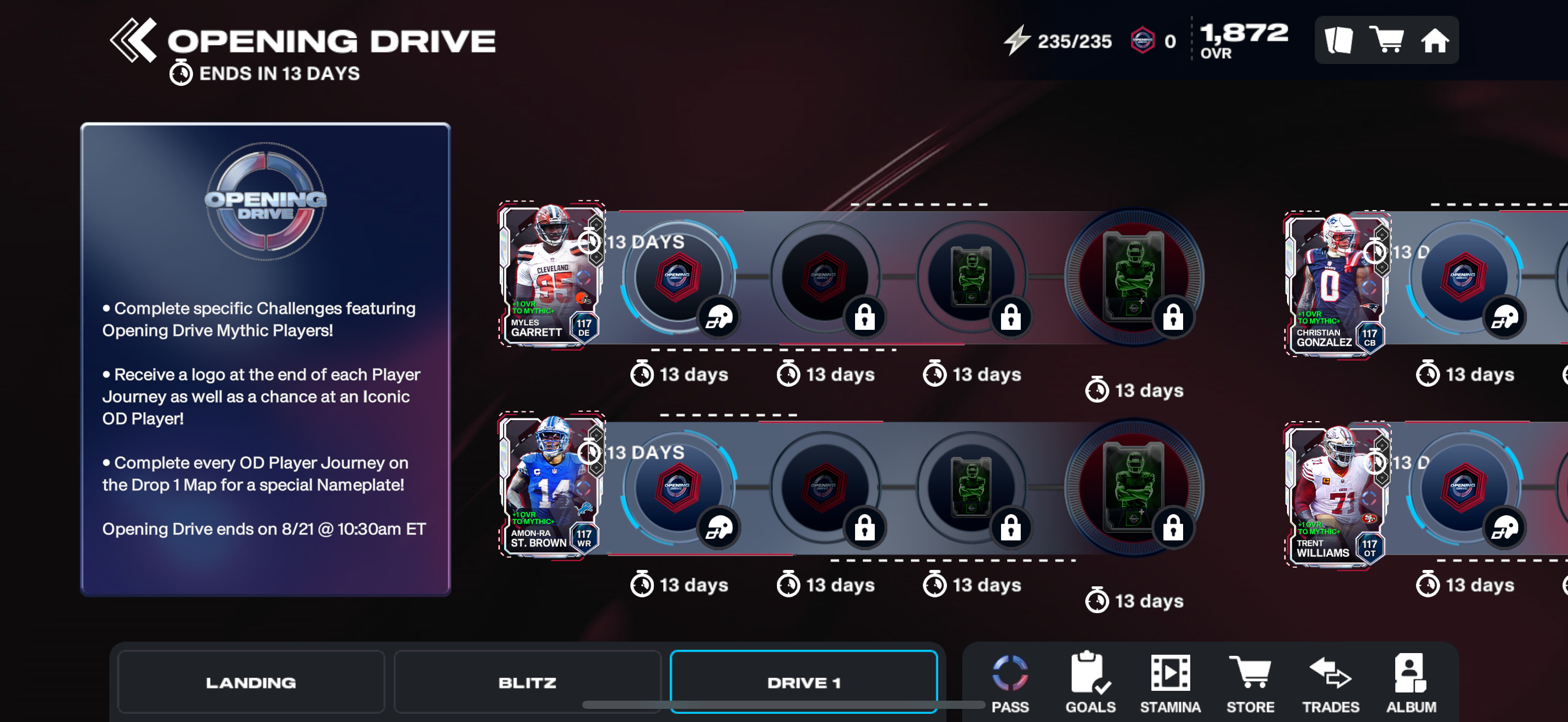Start Myles Garrett's first unlocked challenge node
The image size is (1568, 722).
pyautogui.click(x=677, y=277)
